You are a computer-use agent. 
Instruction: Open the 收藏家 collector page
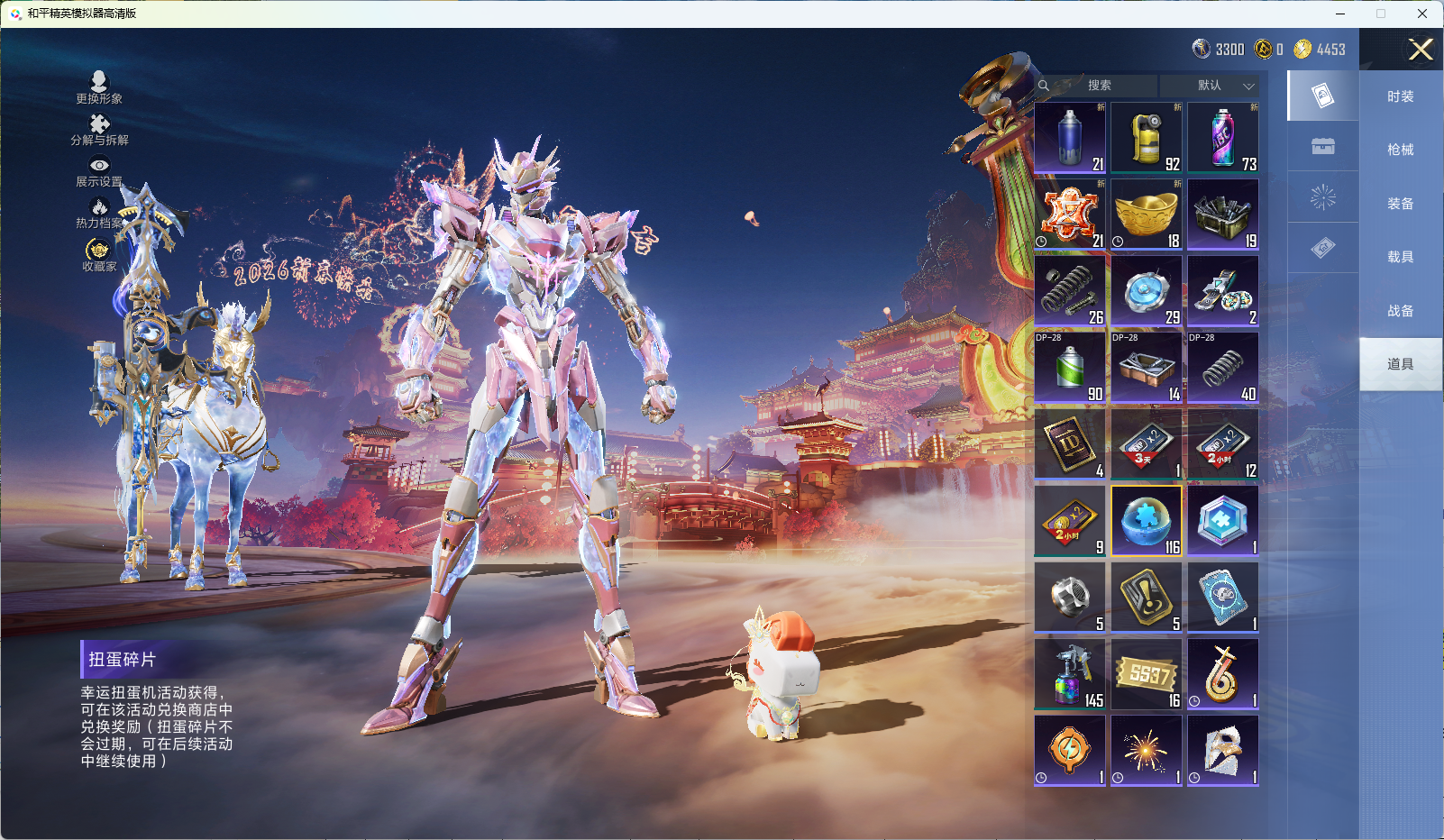[x=99, y=255]
